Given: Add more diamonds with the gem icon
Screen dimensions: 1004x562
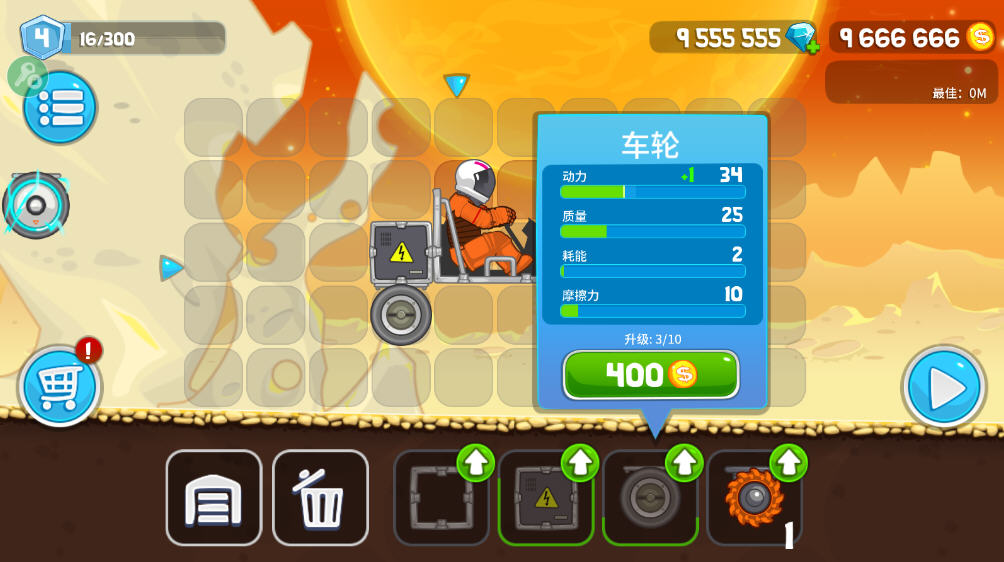Looking at the screenshot, I should (802, 38).
